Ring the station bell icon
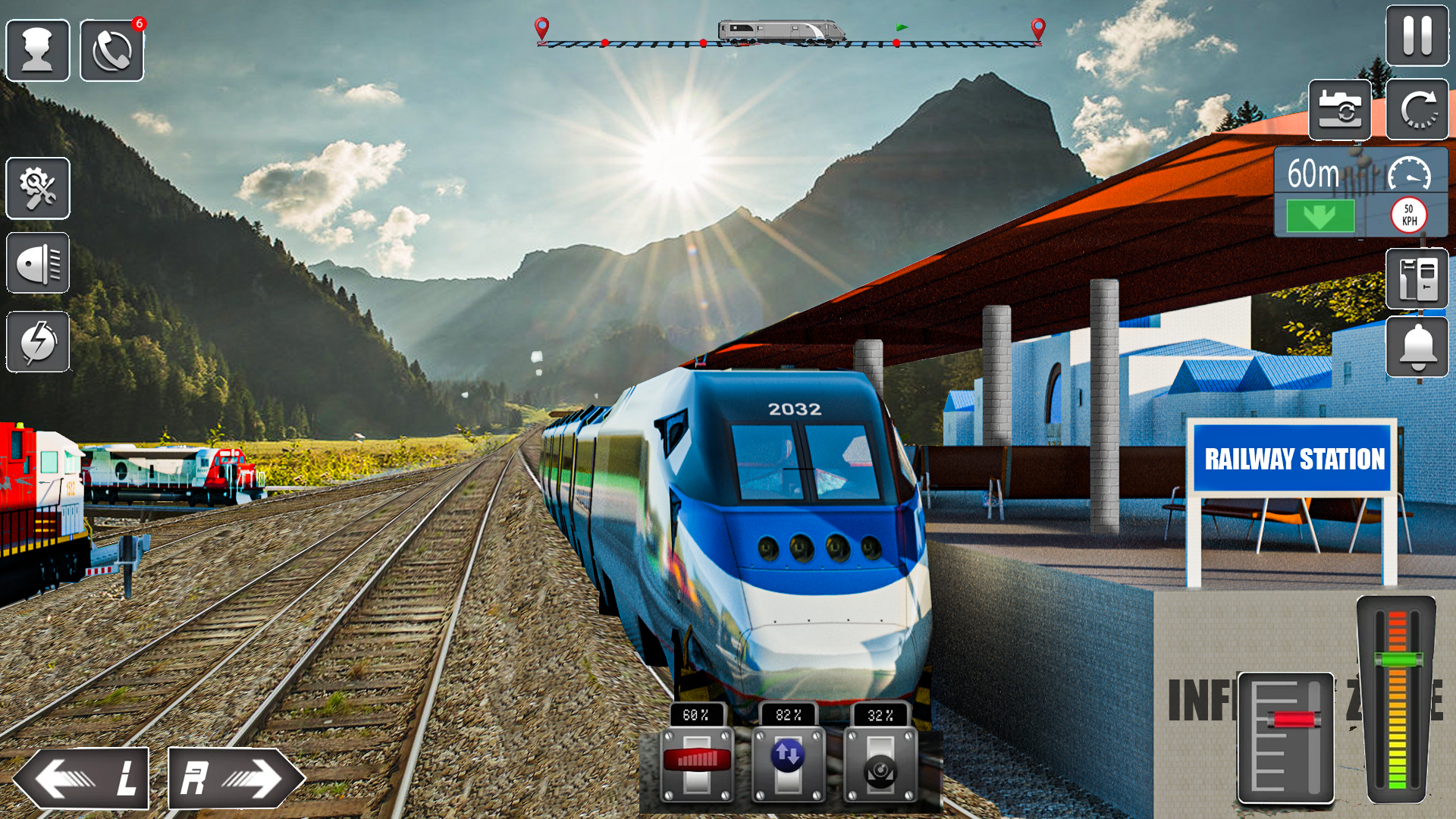 (1419, 347)
